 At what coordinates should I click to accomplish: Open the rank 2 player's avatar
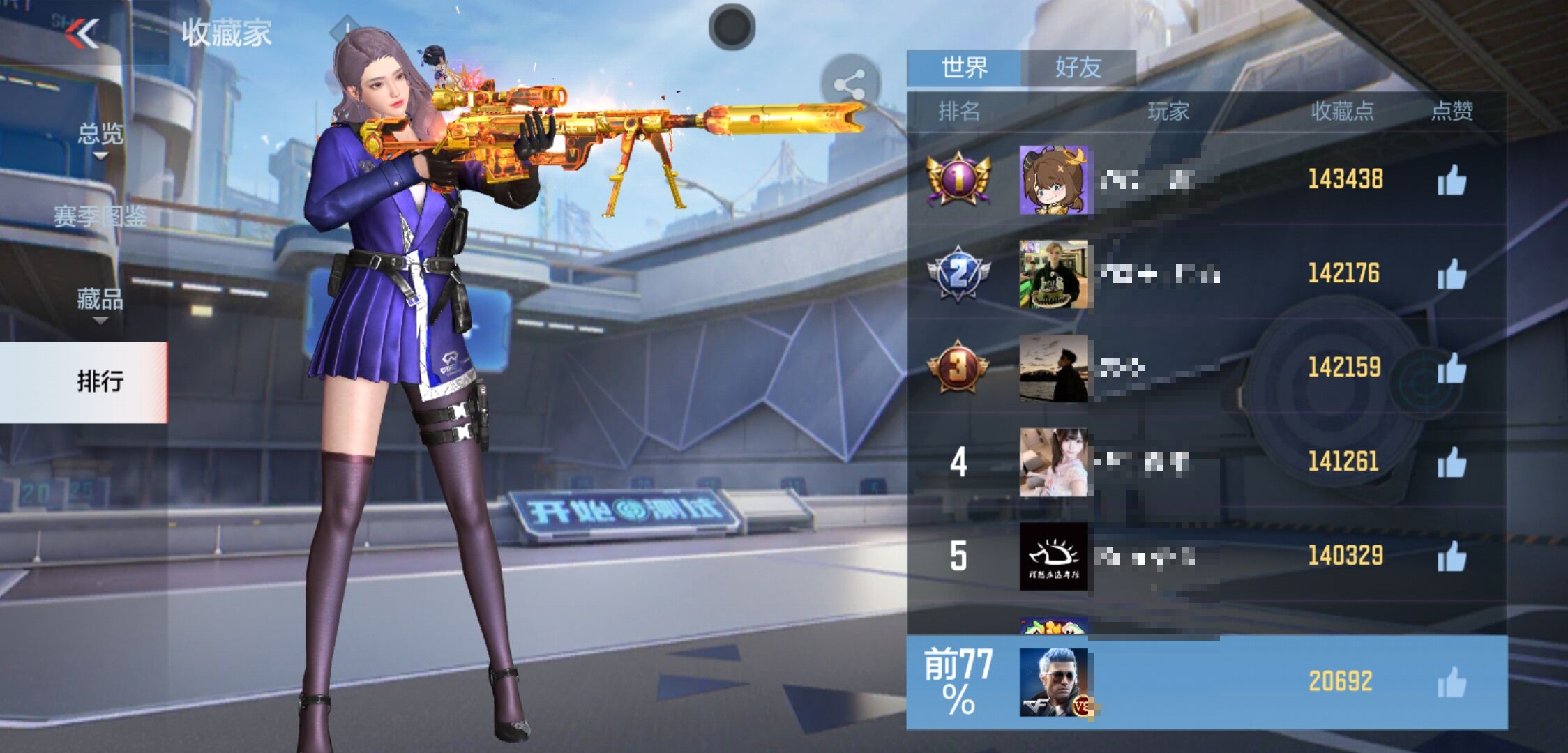1053,274
